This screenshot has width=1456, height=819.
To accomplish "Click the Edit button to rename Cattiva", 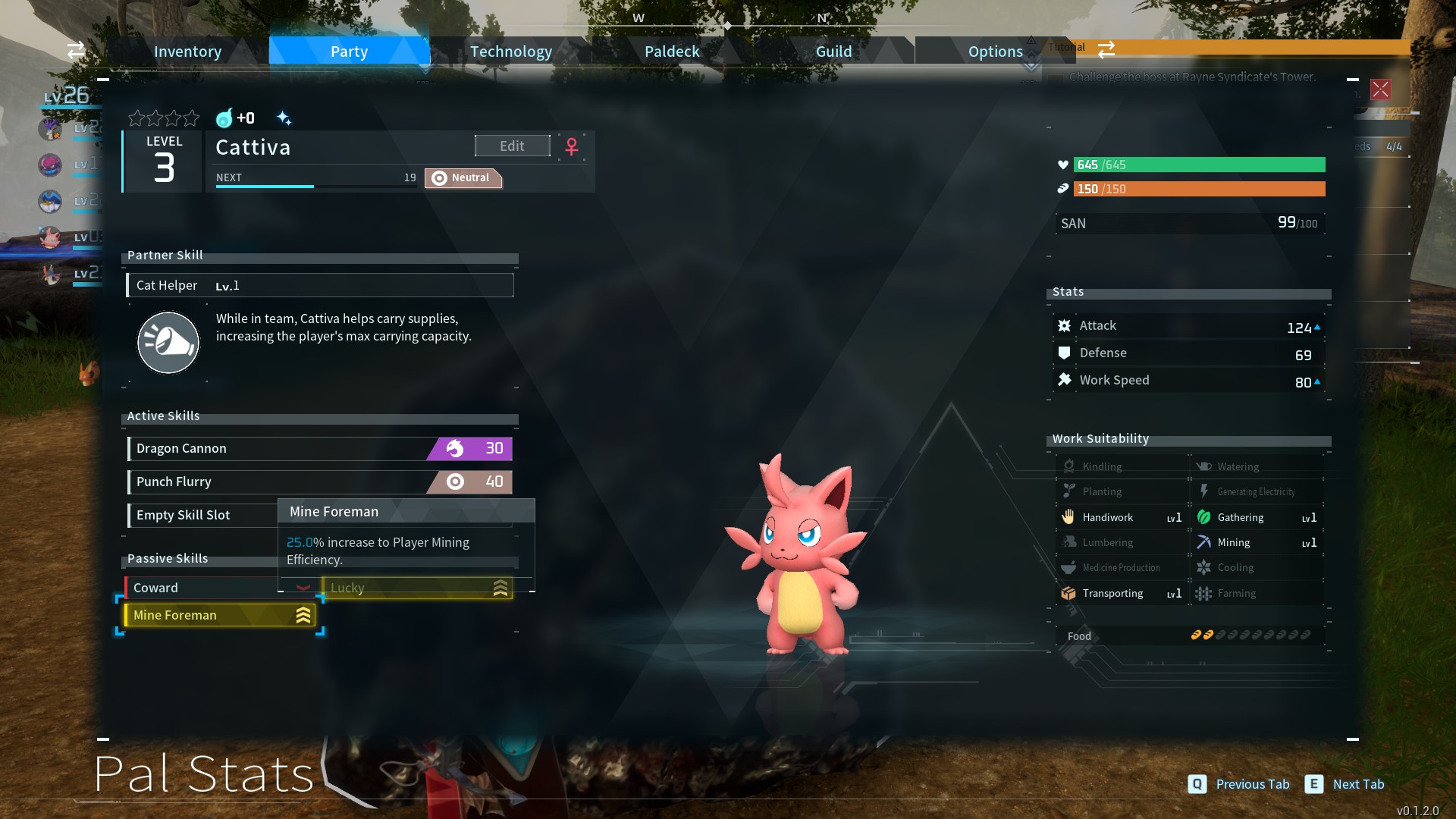I will (512, 146).
